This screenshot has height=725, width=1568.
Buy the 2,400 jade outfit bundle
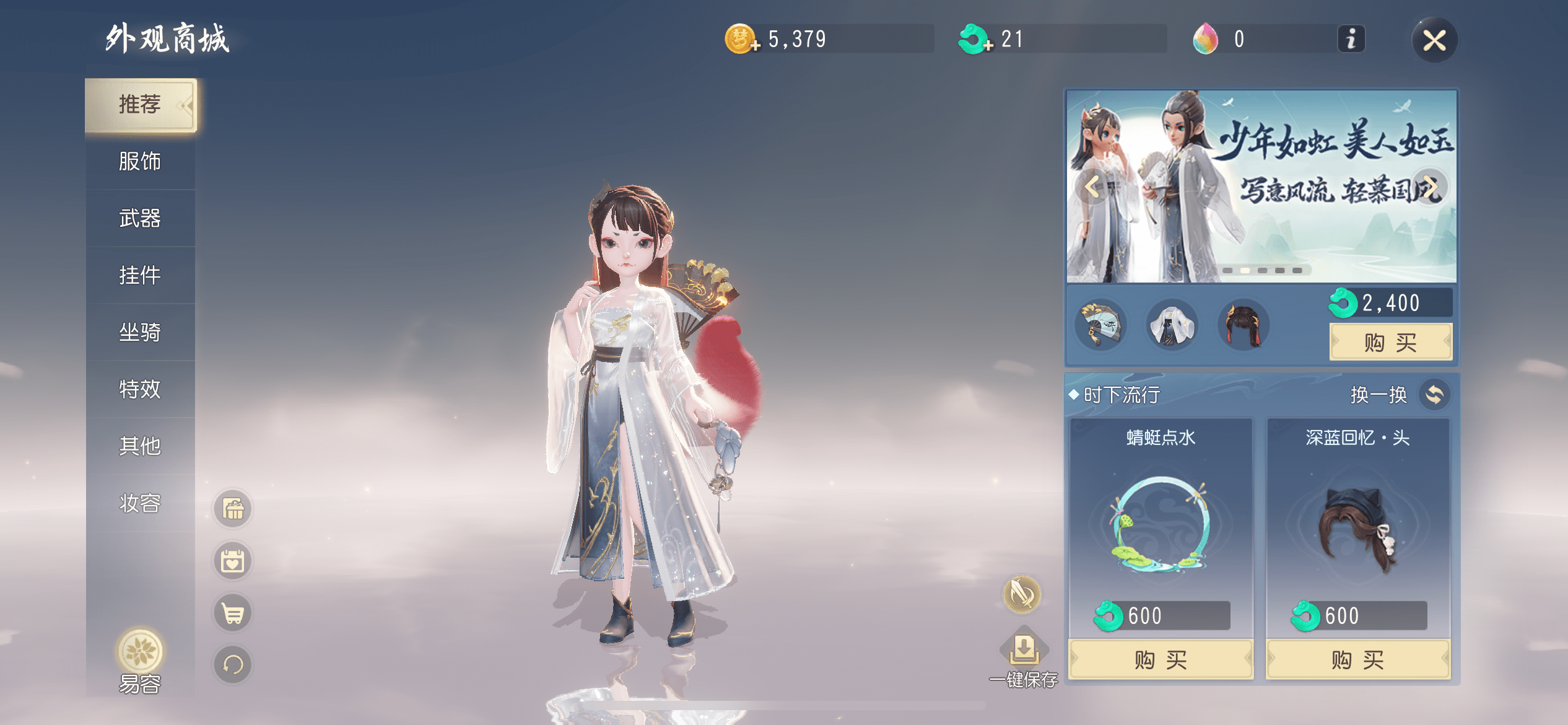point(1390,342)
